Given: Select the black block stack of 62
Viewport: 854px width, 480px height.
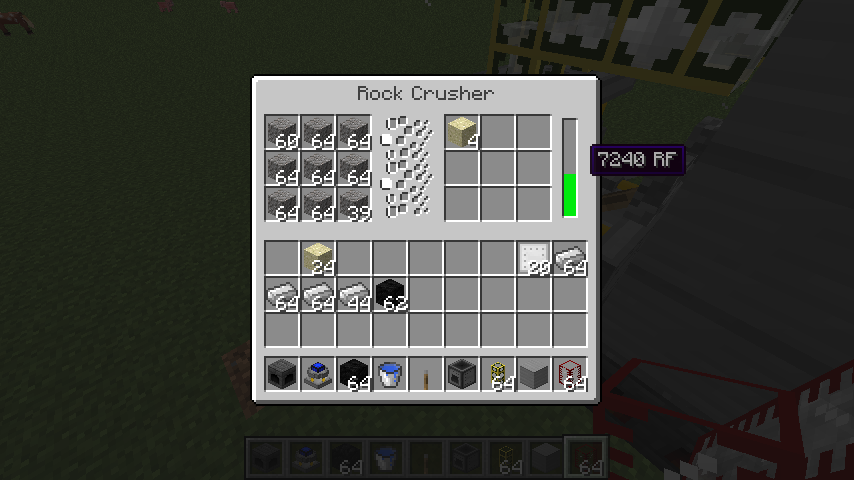Looking at the screenshot, I should pos(391,294).
